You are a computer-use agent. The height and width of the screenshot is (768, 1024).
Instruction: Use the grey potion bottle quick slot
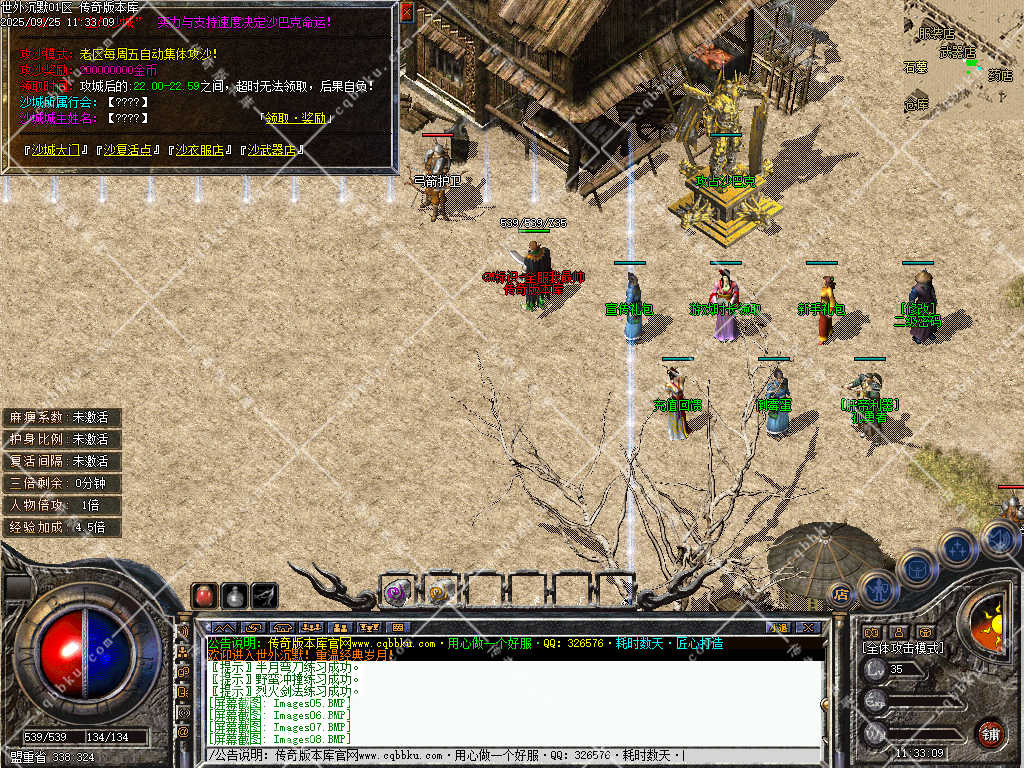tap(234, 596)
